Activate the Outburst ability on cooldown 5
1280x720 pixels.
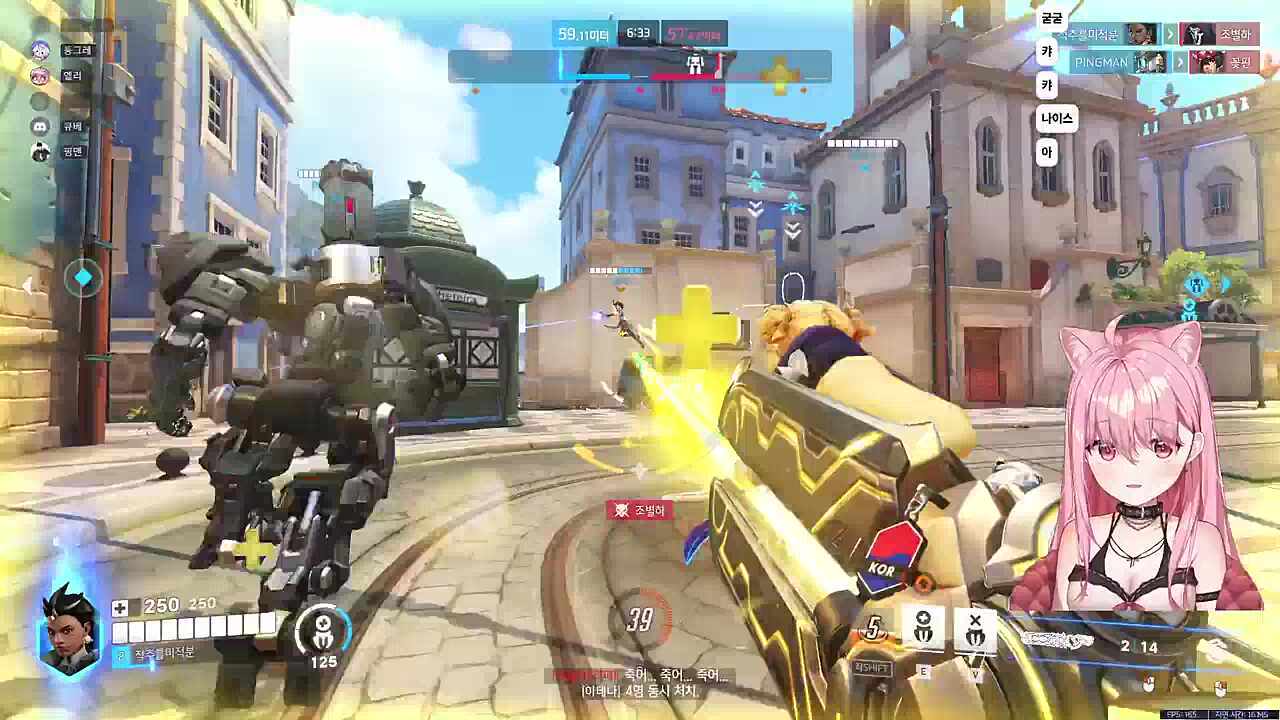[x=874, y=630]
